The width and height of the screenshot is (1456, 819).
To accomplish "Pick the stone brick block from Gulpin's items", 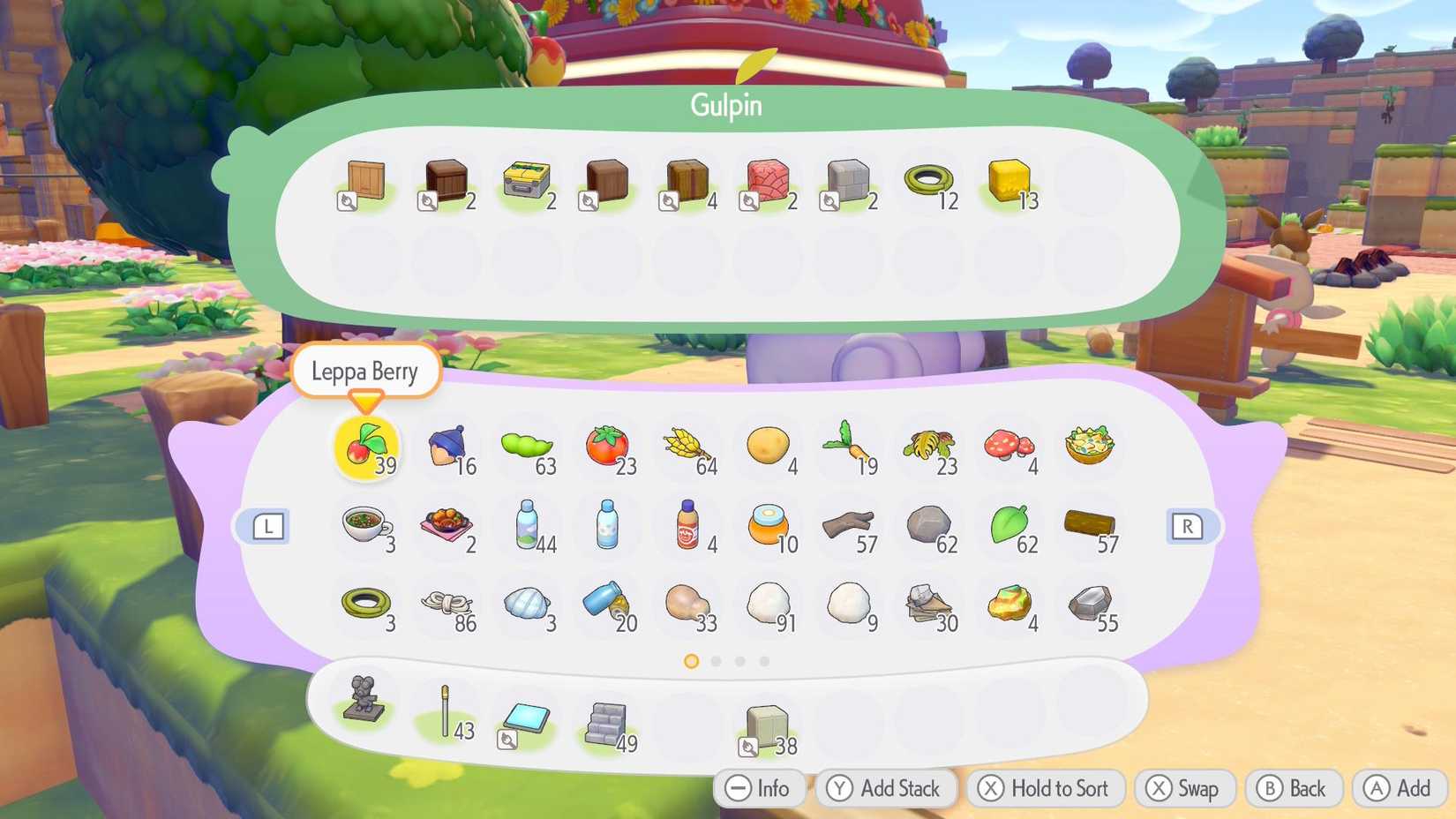I will [847, 179].
